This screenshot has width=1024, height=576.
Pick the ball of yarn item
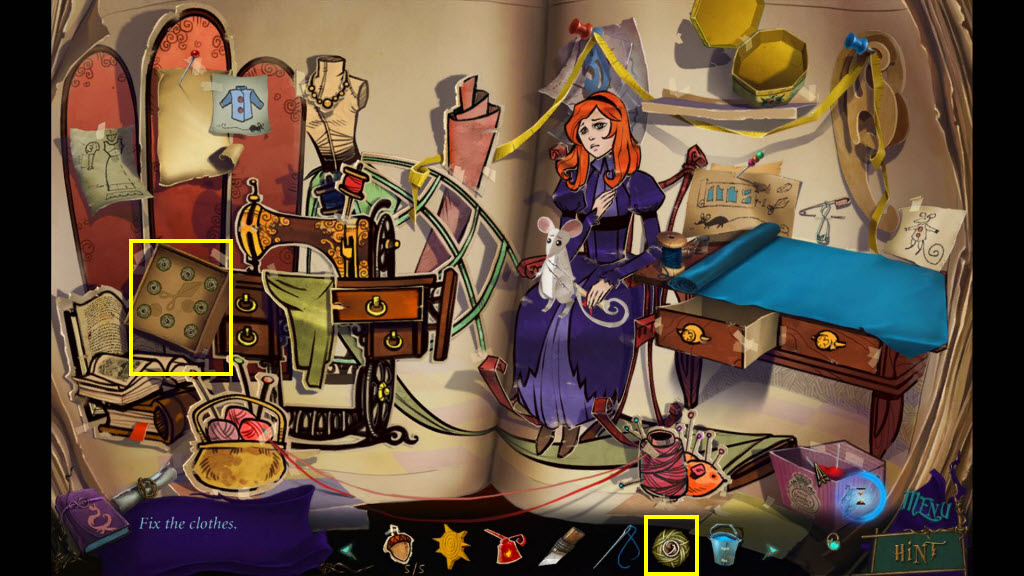pyautogui.click(x=671, y=546)
